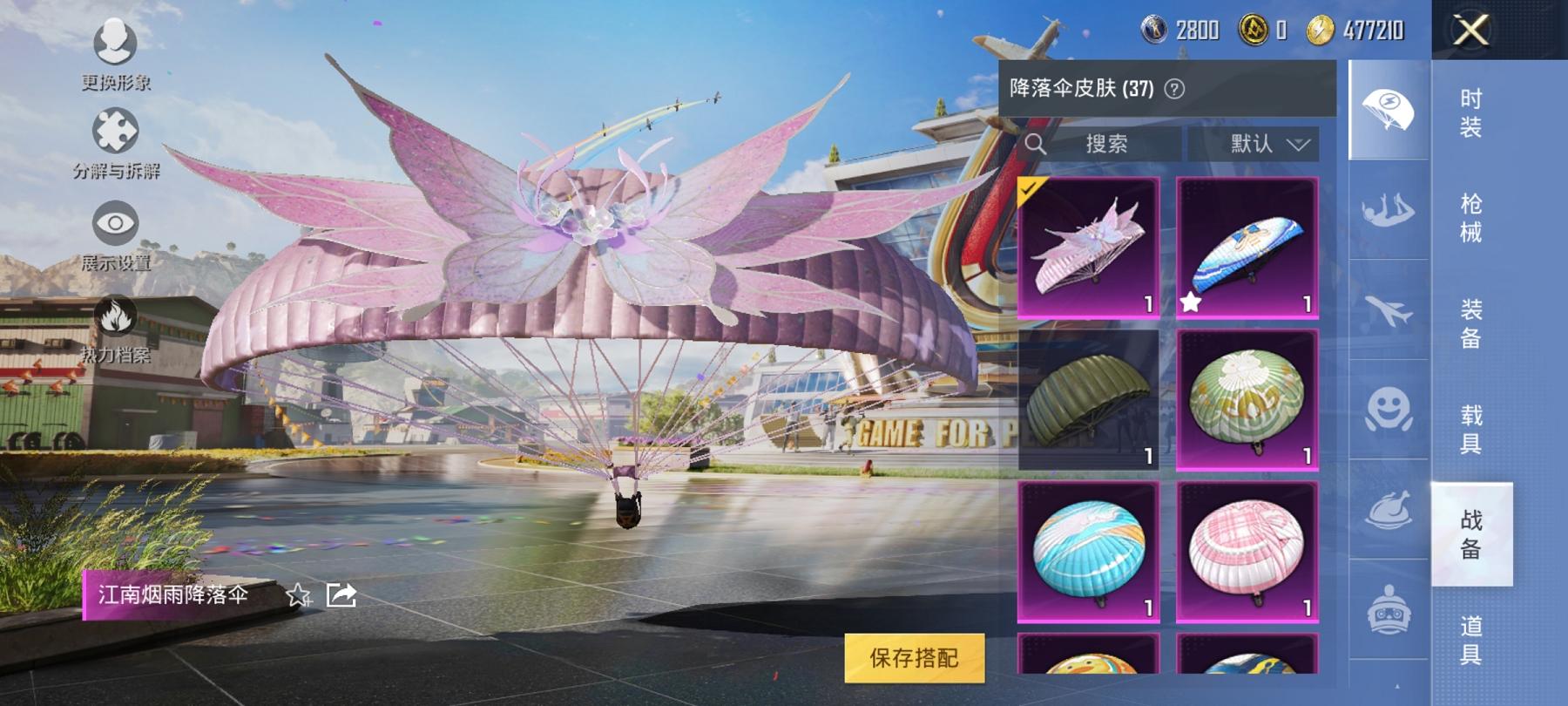Click the 更换形象 avatar button
The width and height of the screenshot is (1568, 706).
114,42
